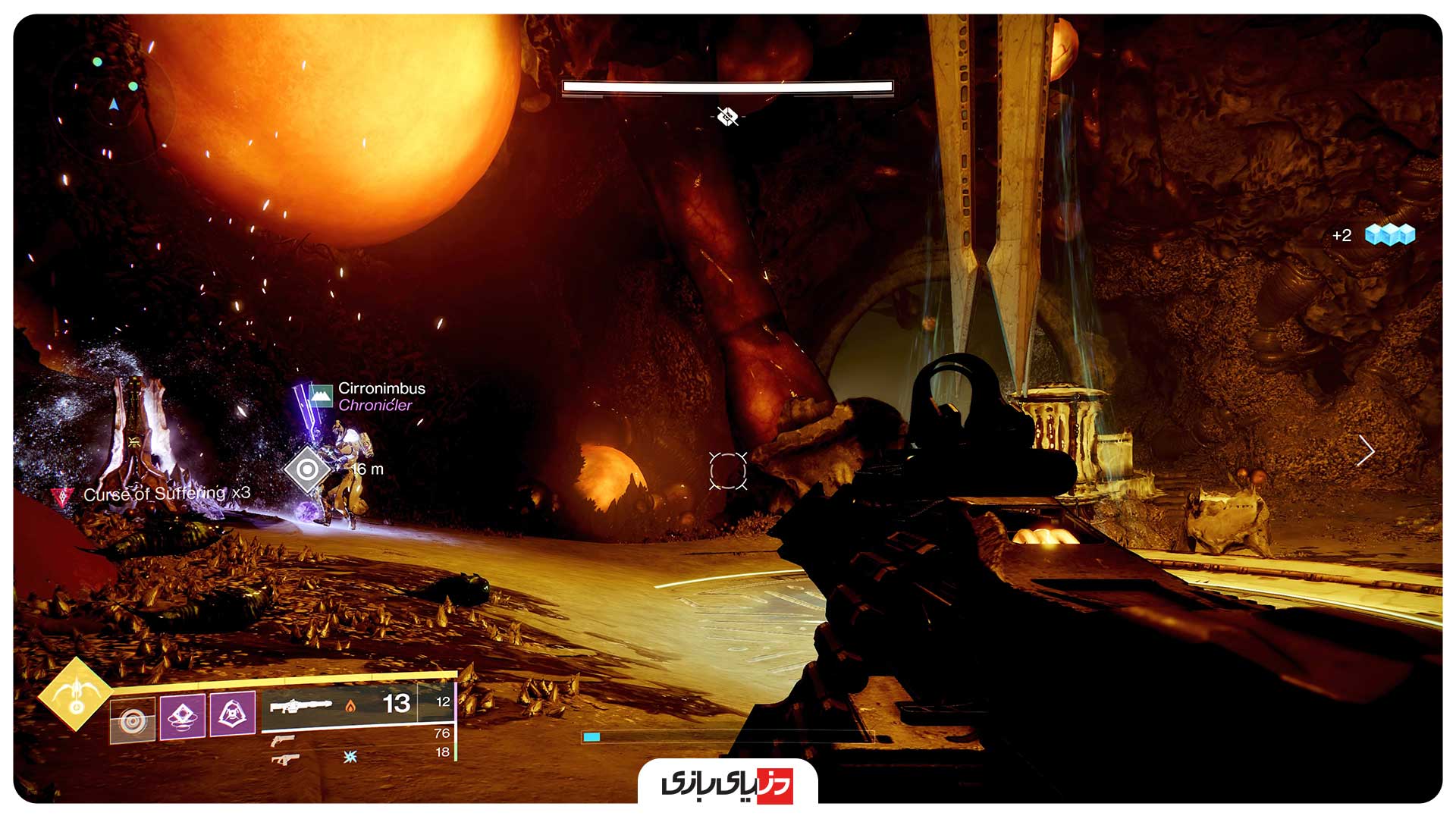Click the Cirronimbus player nameplate
Image resolution: width=1456 pixels, height=819 pixels.
pos(383,389)
